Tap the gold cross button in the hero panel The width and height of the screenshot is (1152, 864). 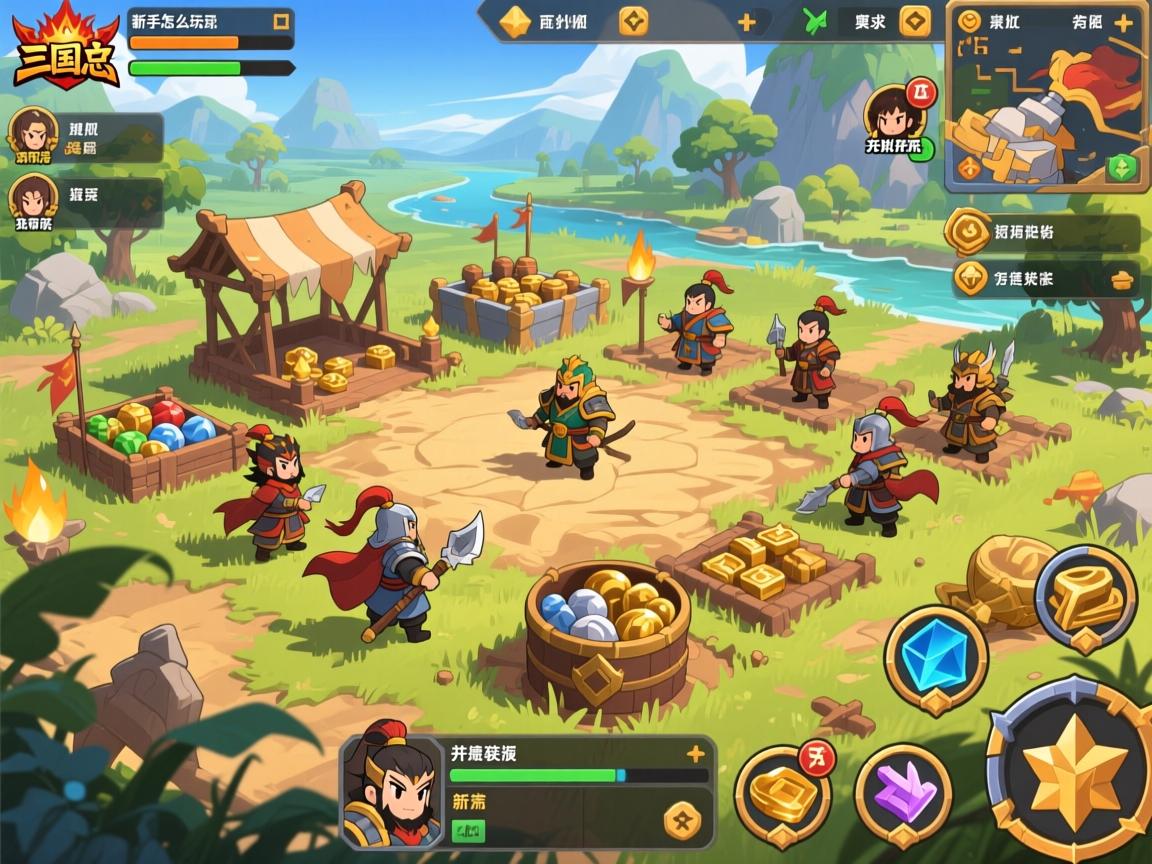pos(683,821)
